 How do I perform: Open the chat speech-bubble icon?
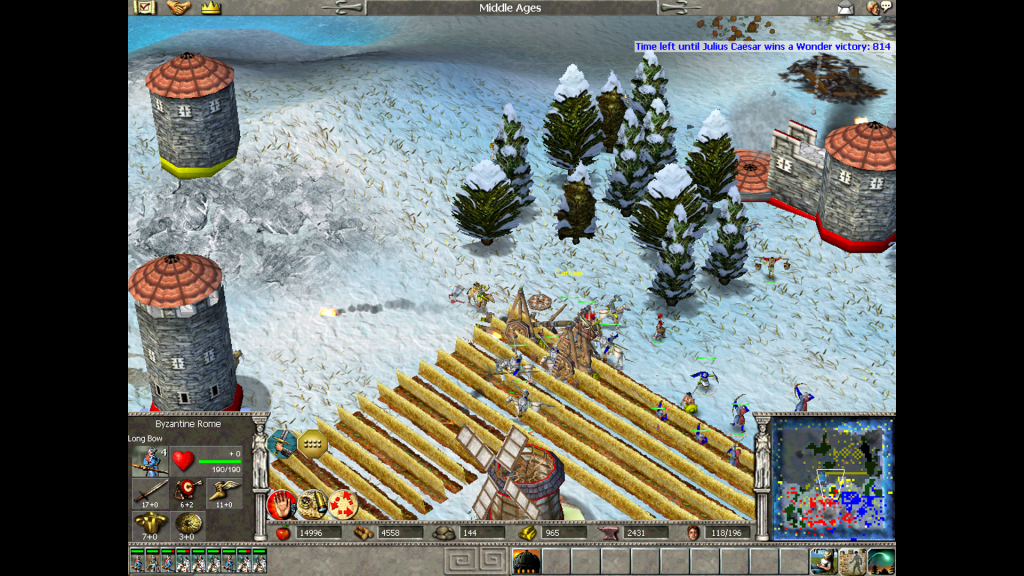(879, 8)
